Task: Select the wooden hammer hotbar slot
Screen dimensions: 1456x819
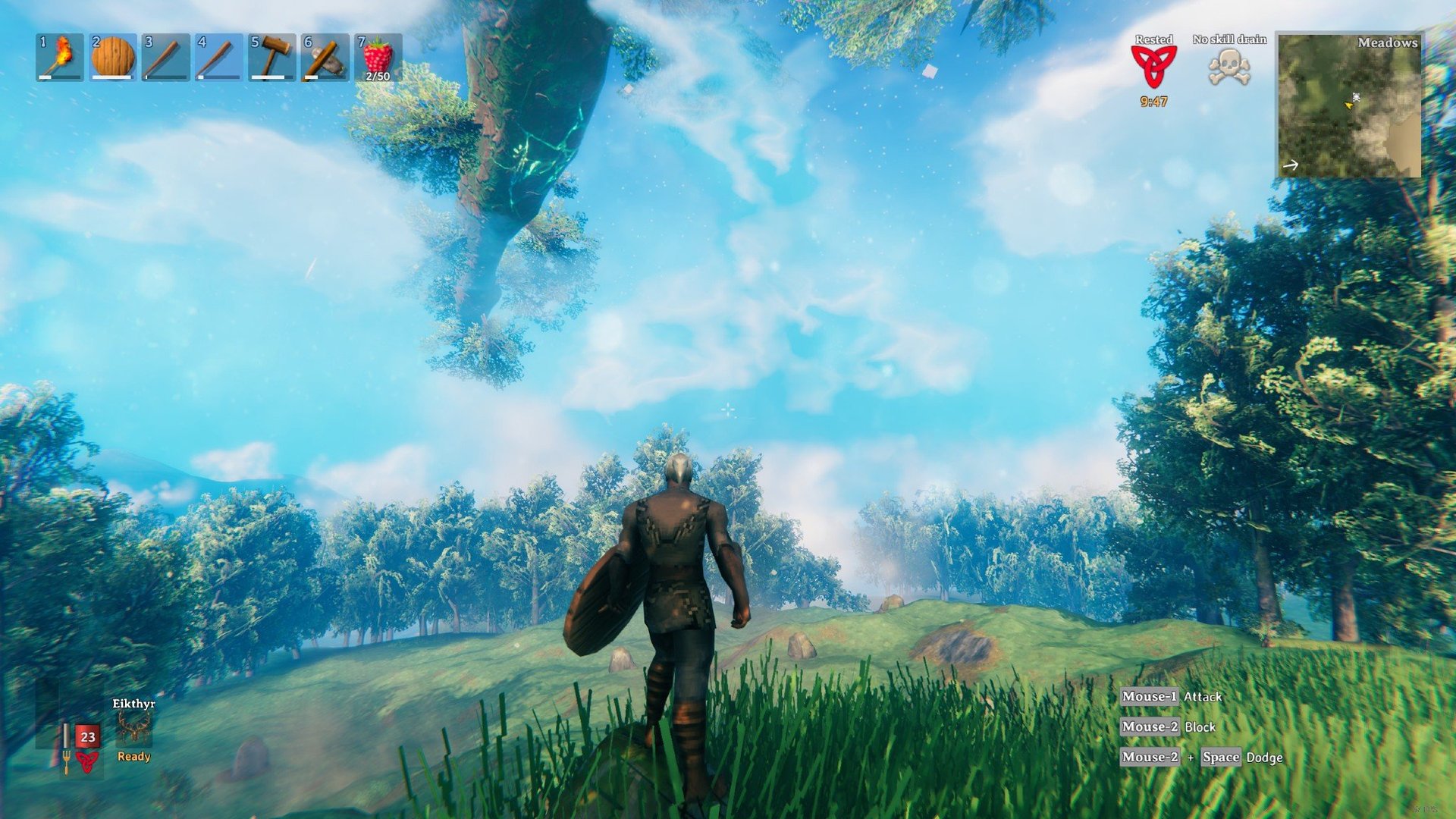Action: coord(272,57)
